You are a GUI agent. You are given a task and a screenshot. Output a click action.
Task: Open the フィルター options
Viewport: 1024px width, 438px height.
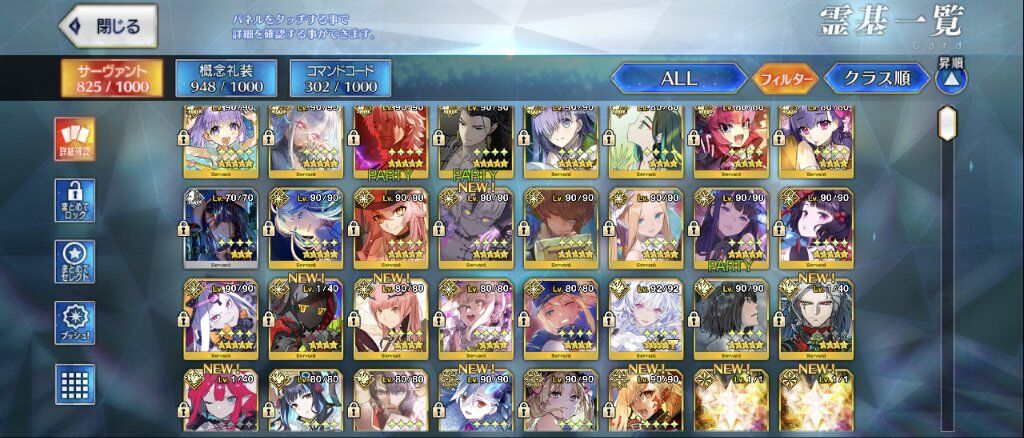[x=785, y=78]
